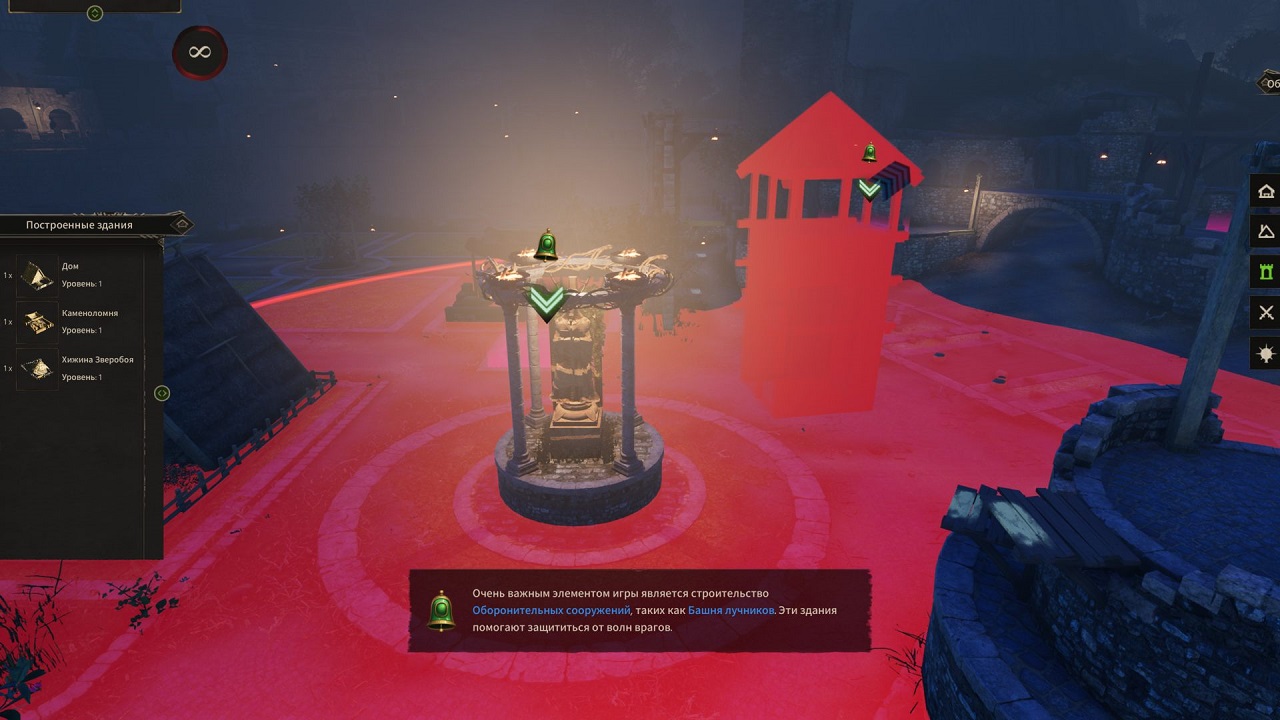Open the house buildings category
Screen dimensions: 1280x720
coord(1266,191)
